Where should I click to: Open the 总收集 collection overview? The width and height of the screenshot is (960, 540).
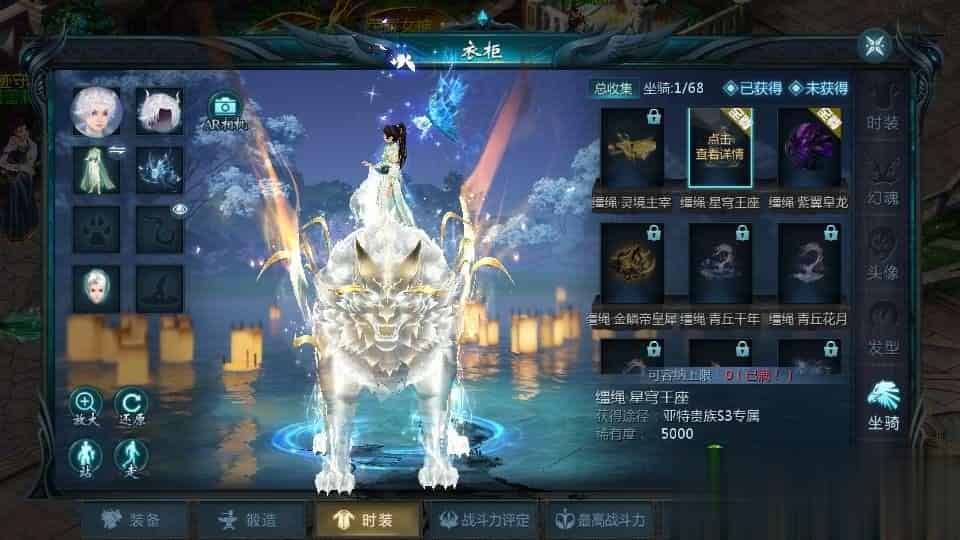(x=613, y=88)
